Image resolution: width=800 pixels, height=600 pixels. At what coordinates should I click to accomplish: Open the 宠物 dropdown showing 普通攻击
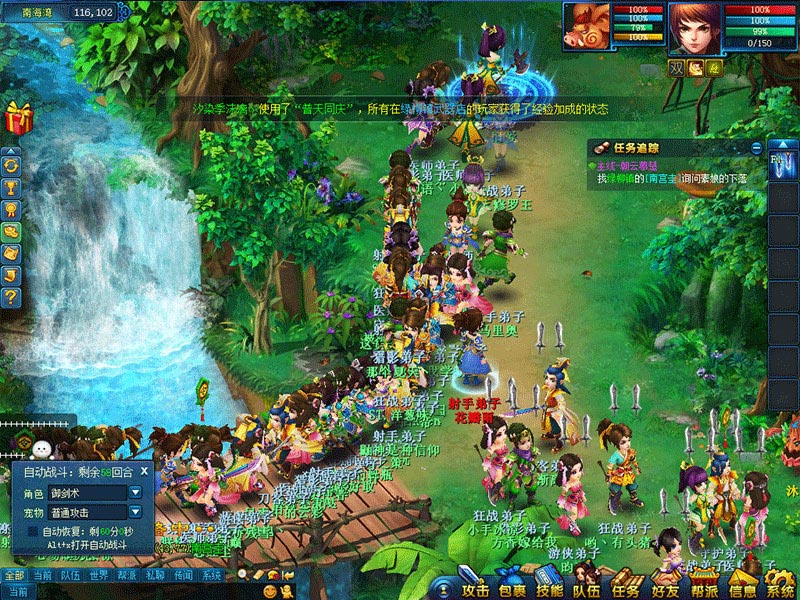click(136, 511)
